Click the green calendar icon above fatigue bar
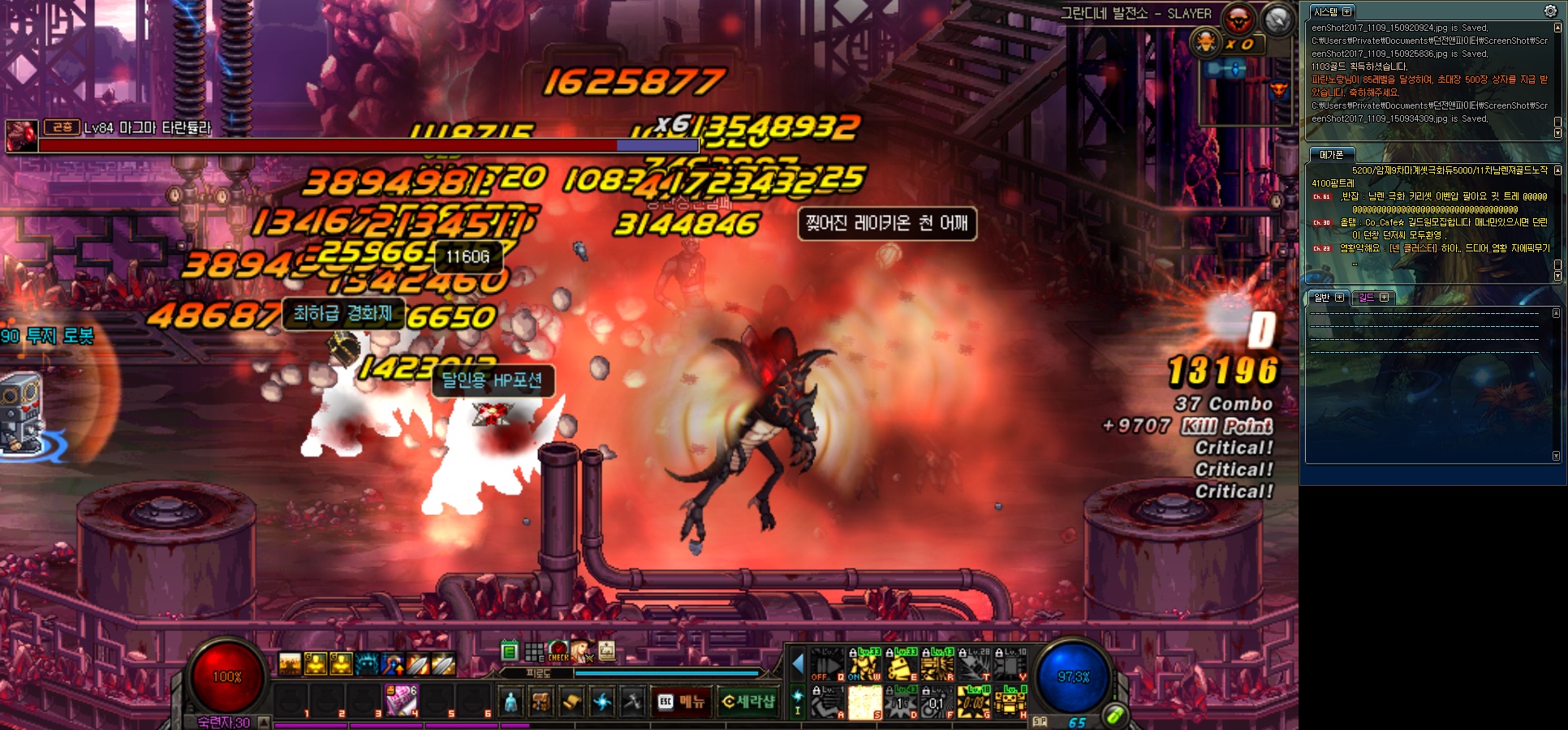This screenshot has height=730, width=1568. 510,651
